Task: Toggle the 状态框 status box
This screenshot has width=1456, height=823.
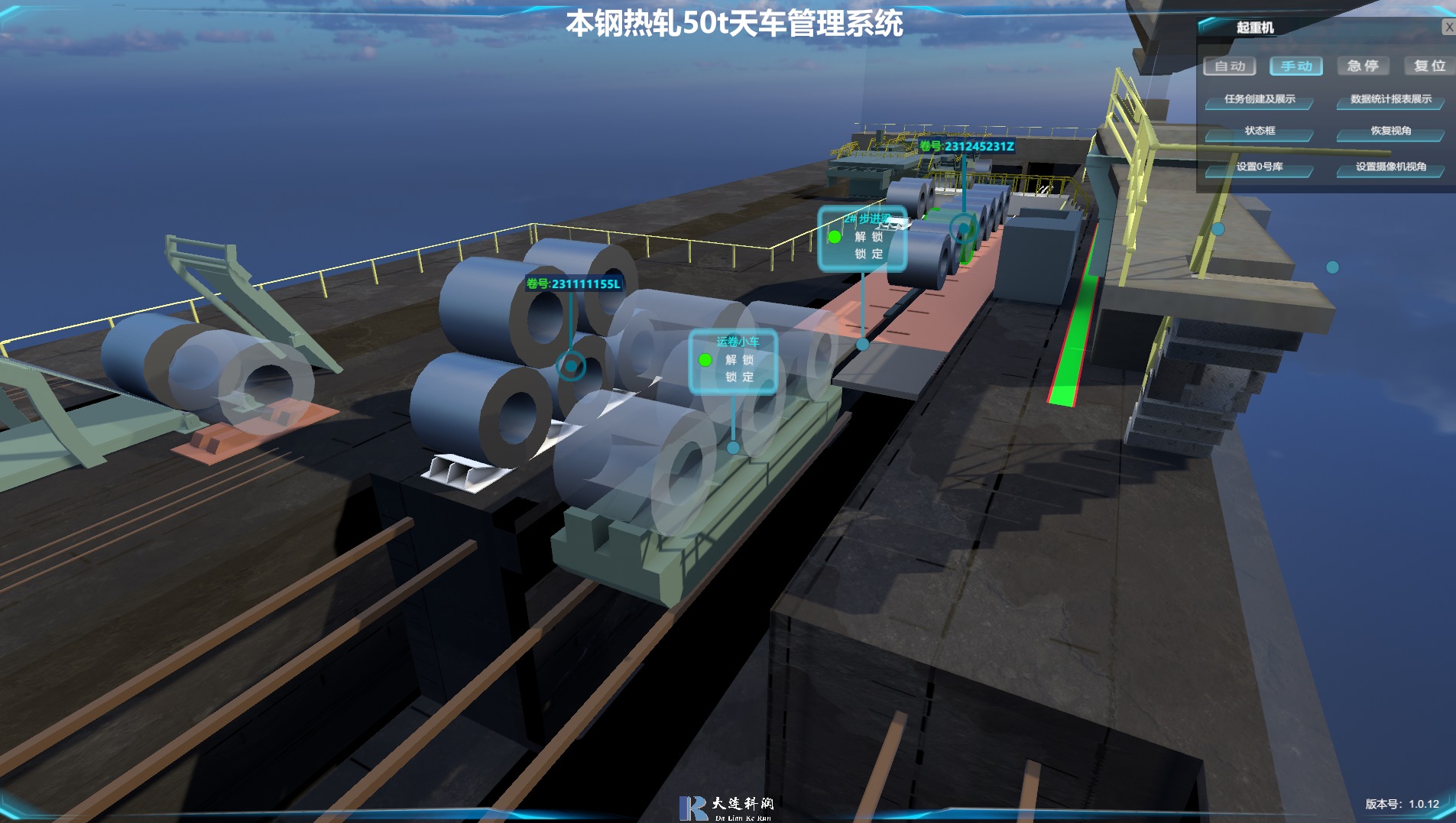Action: 1259,131
